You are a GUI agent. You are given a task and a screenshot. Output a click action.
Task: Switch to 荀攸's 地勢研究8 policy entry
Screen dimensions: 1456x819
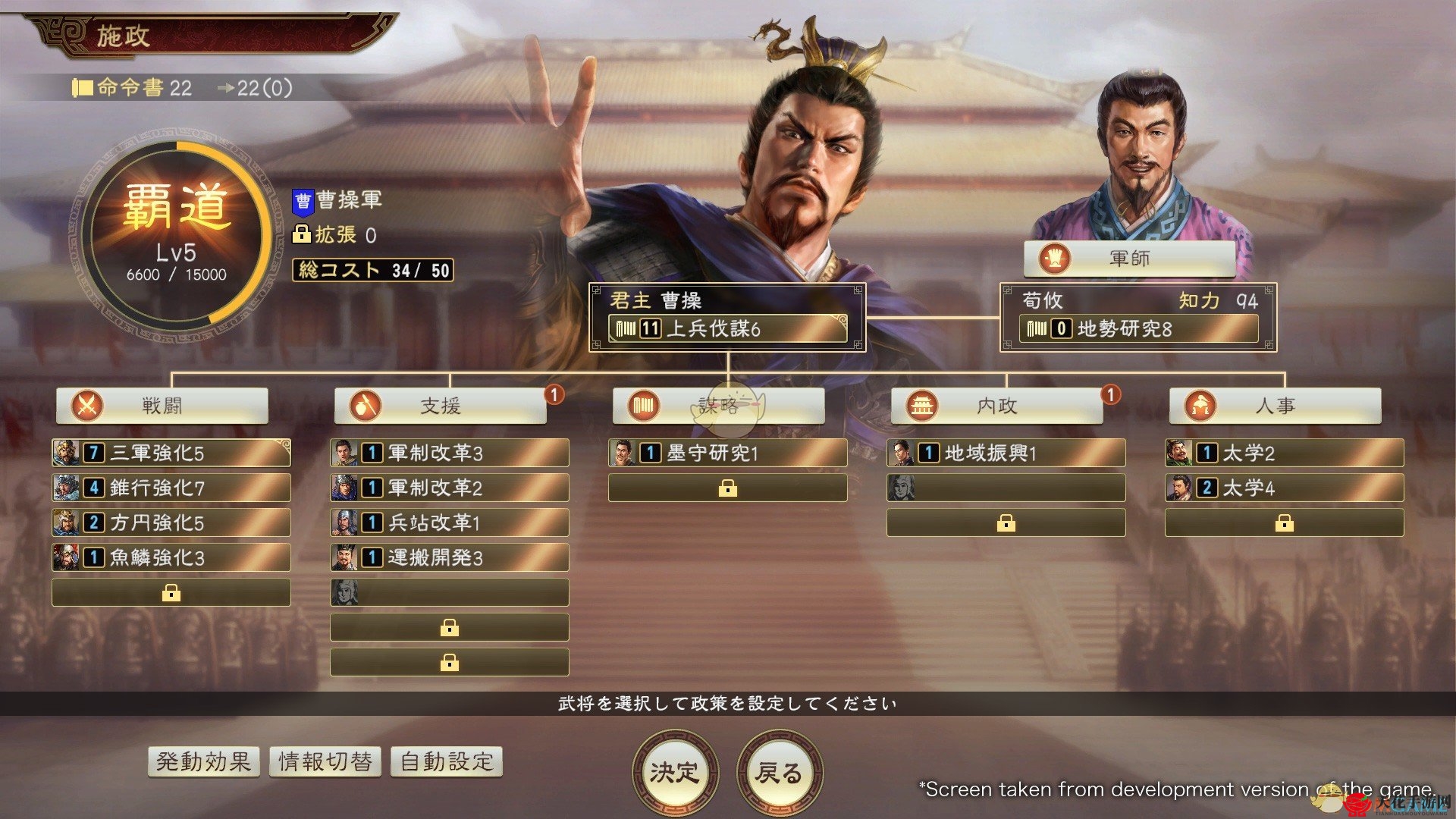tap(1137, 328)
